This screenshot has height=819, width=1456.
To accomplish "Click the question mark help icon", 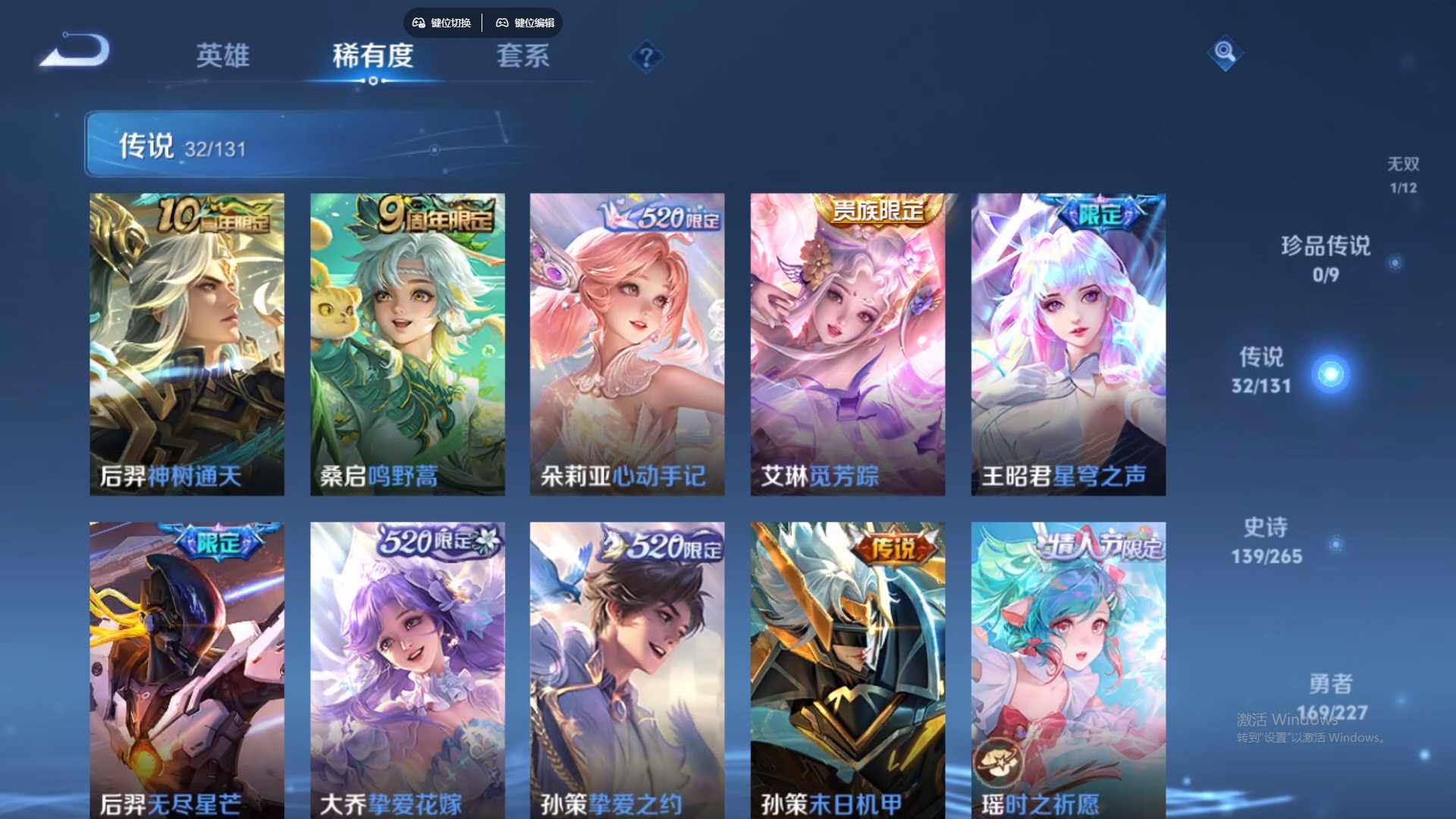I will pos(645,58).
